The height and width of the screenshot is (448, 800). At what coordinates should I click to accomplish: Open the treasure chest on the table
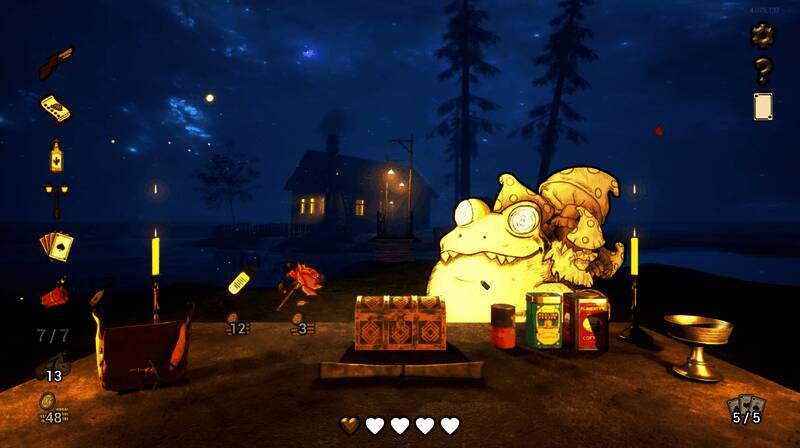[400, 322]
